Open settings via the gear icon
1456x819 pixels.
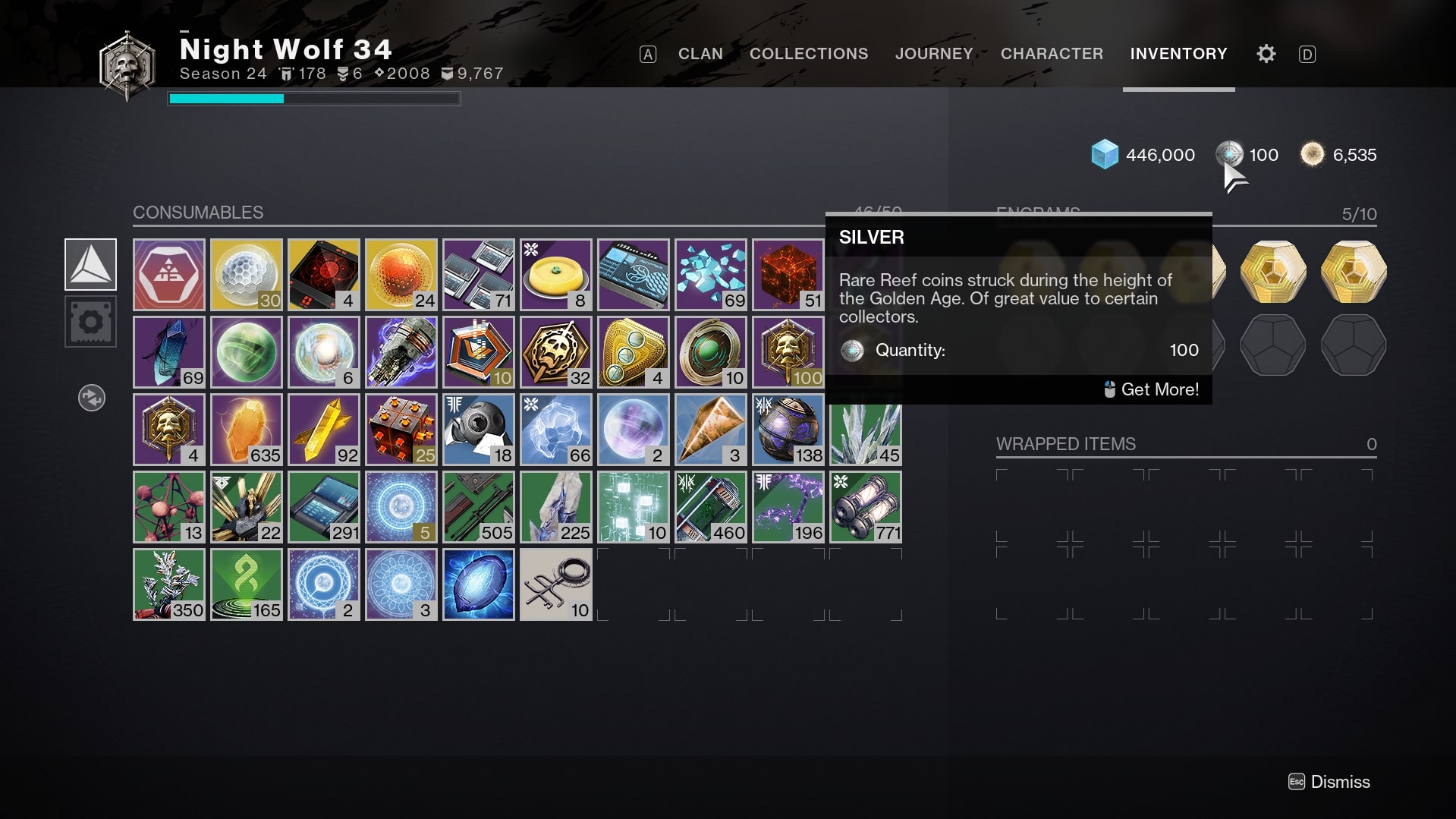(1266, 54)
